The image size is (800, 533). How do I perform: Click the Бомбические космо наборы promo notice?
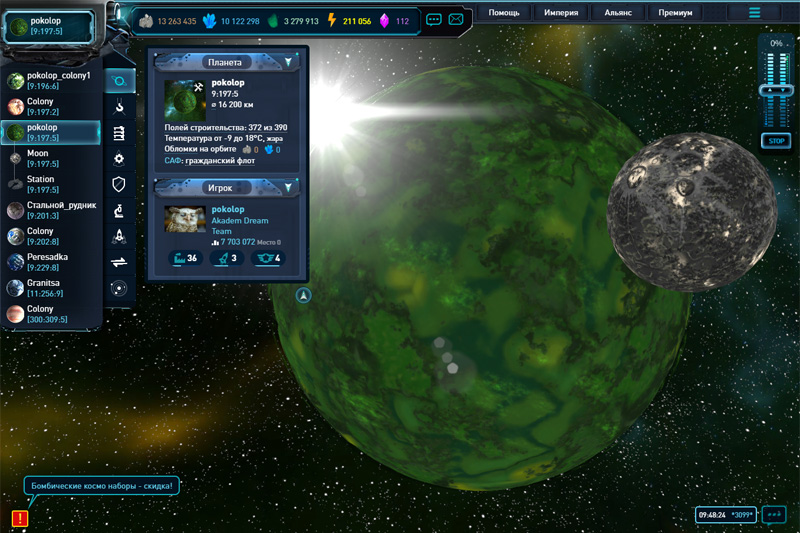click(102, 487)
